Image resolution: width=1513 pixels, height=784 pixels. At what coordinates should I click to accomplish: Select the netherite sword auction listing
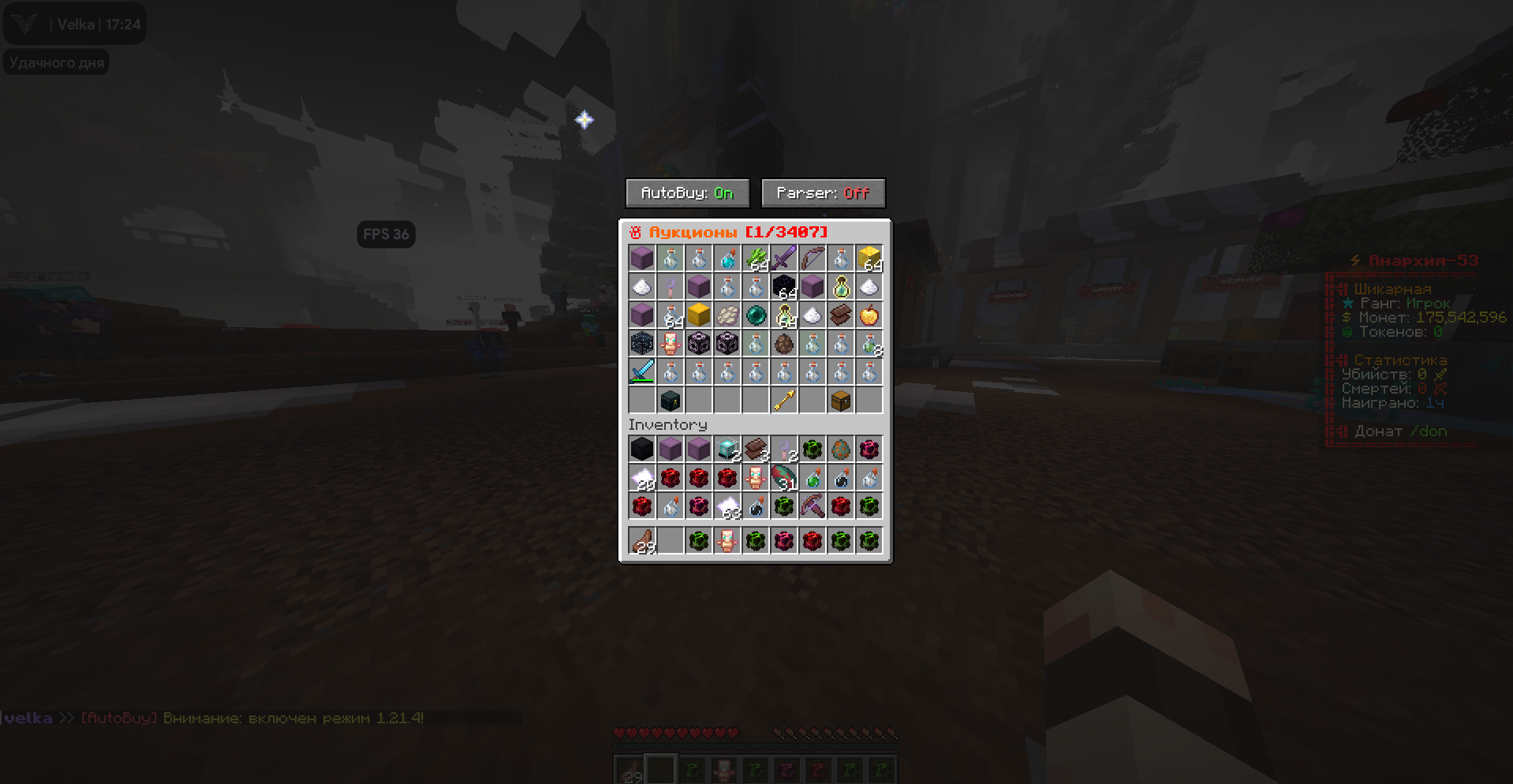[x=783, y=258]
